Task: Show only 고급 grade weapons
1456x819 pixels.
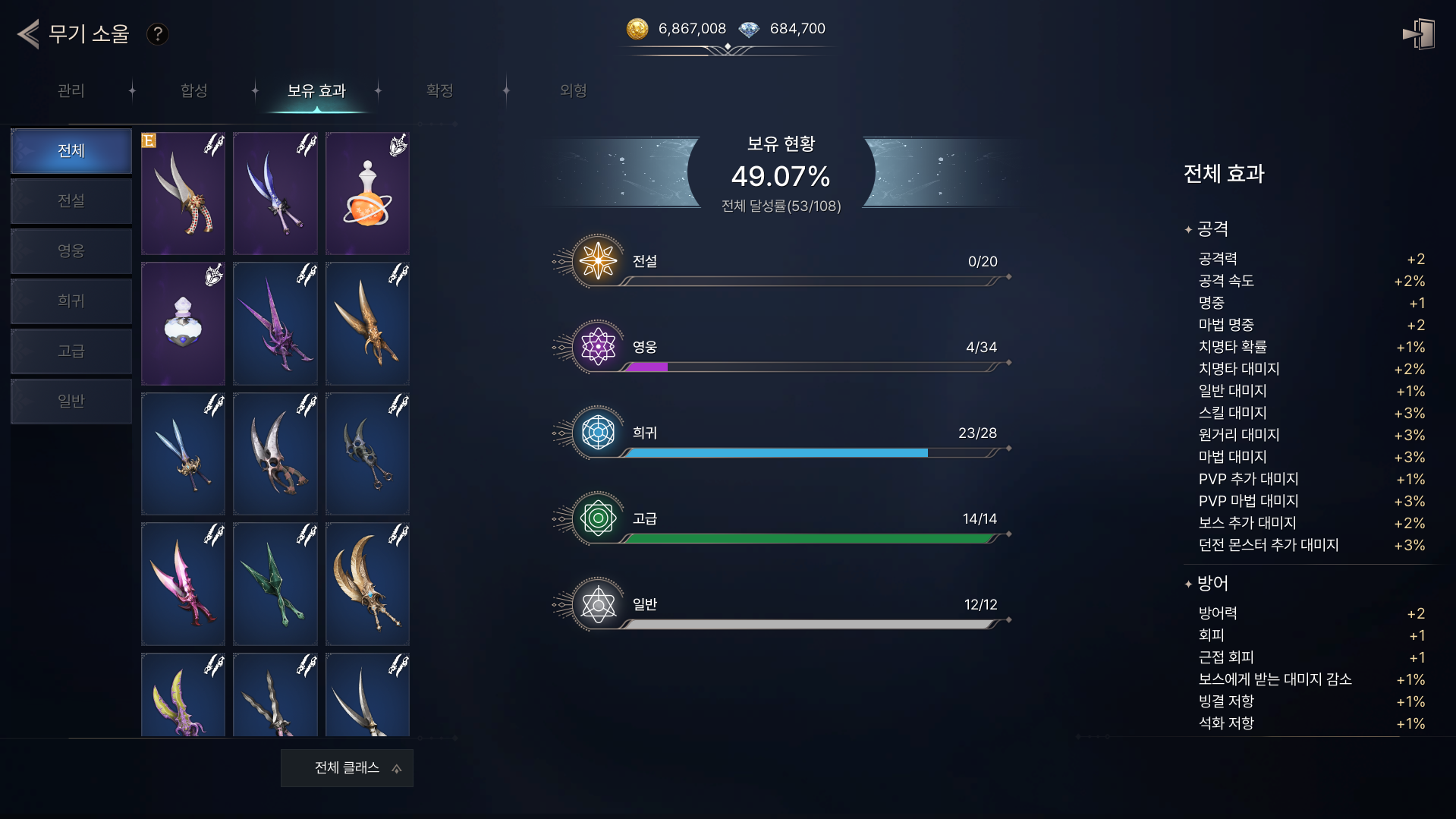Action: tap(71, 351)
